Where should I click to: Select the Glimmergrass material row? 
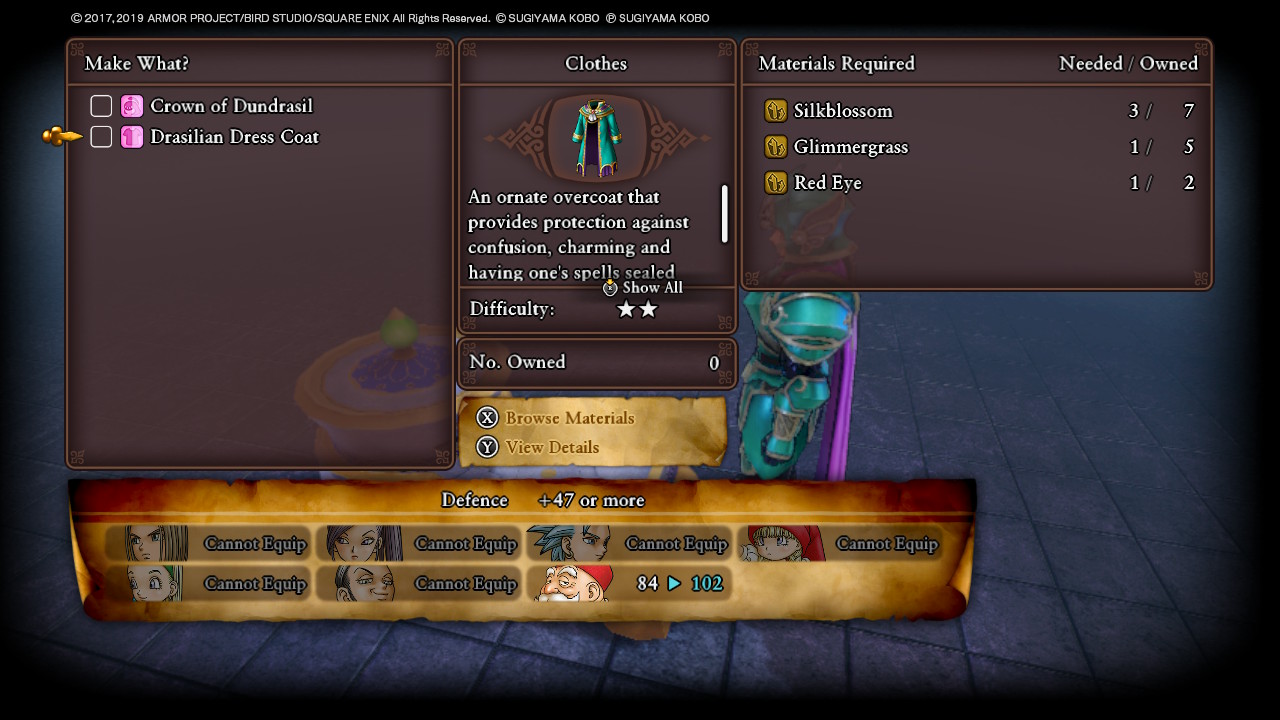click(x=976, y=147)
